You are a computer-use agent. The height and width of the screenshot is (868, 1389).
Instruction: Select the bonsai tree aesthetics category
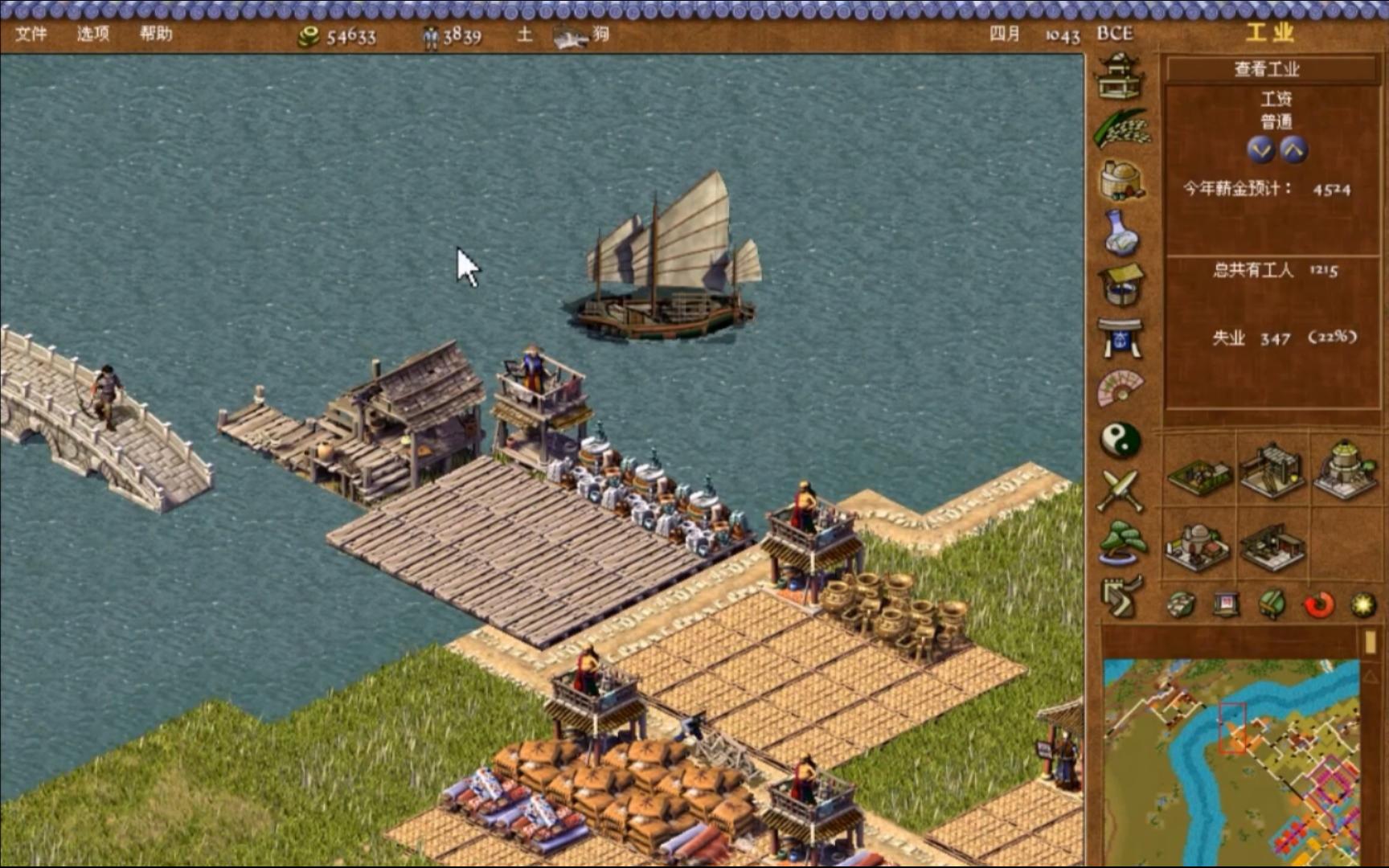coord(1121,542)
